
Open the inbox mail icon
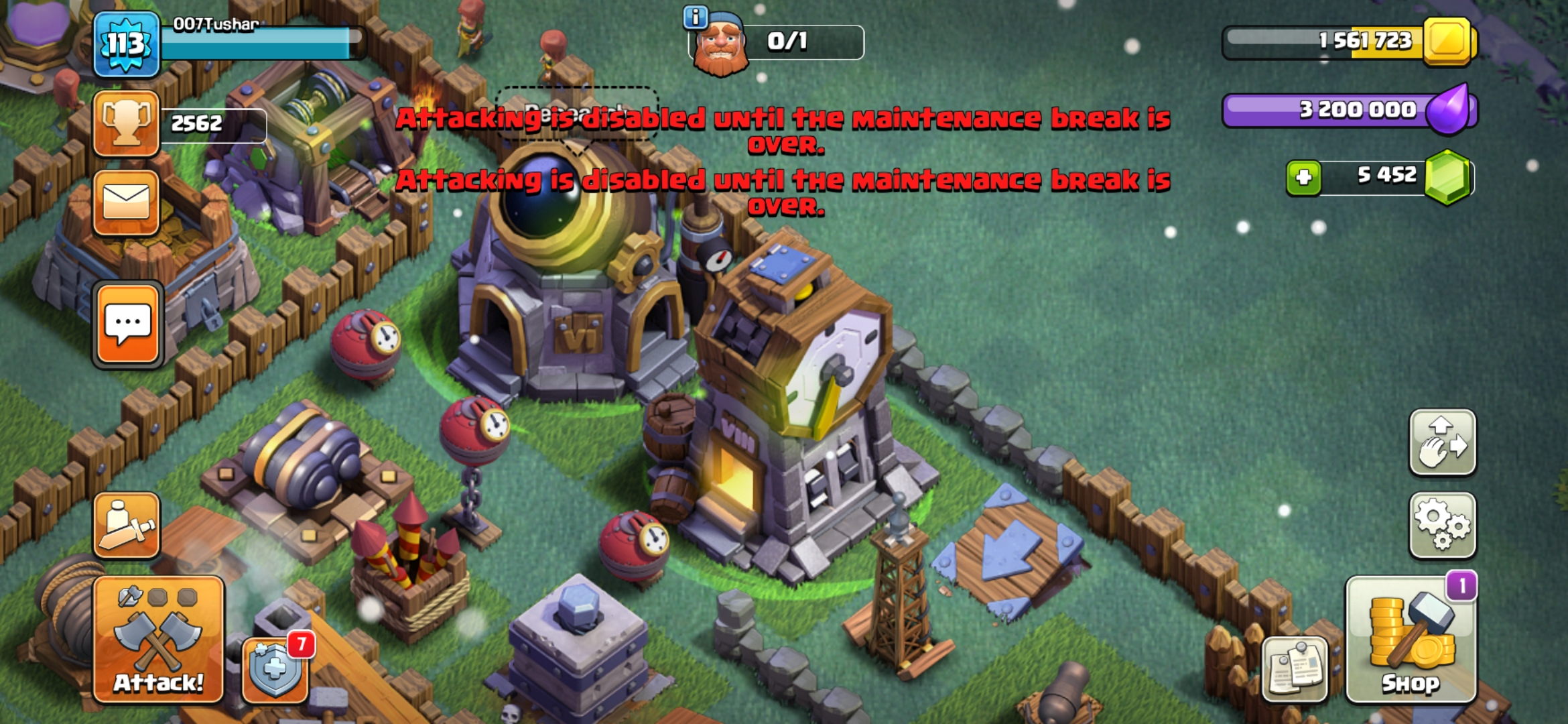[x=126, y=201]
